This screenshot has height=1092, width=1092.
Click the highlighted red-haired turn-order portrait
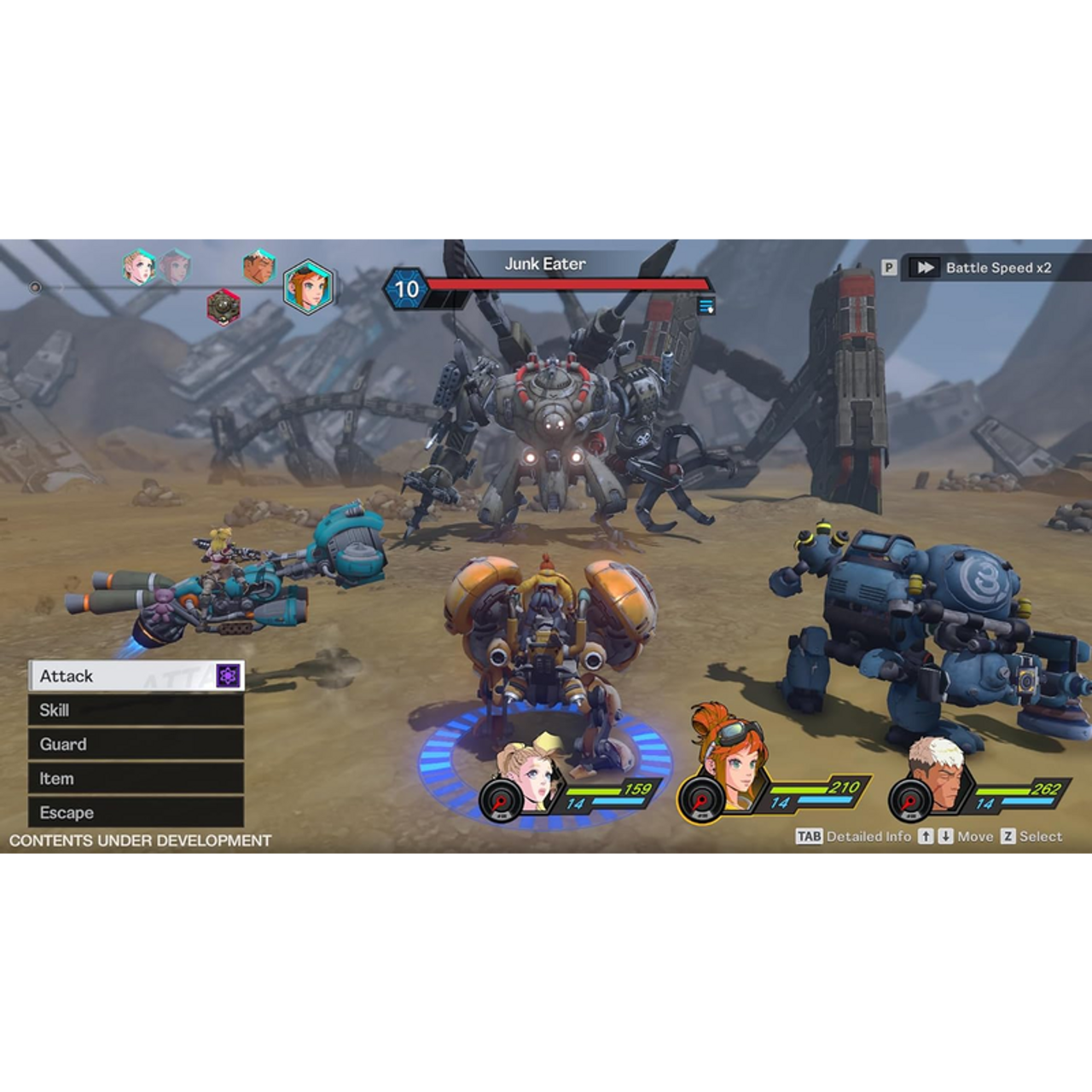tap(307, 287)
